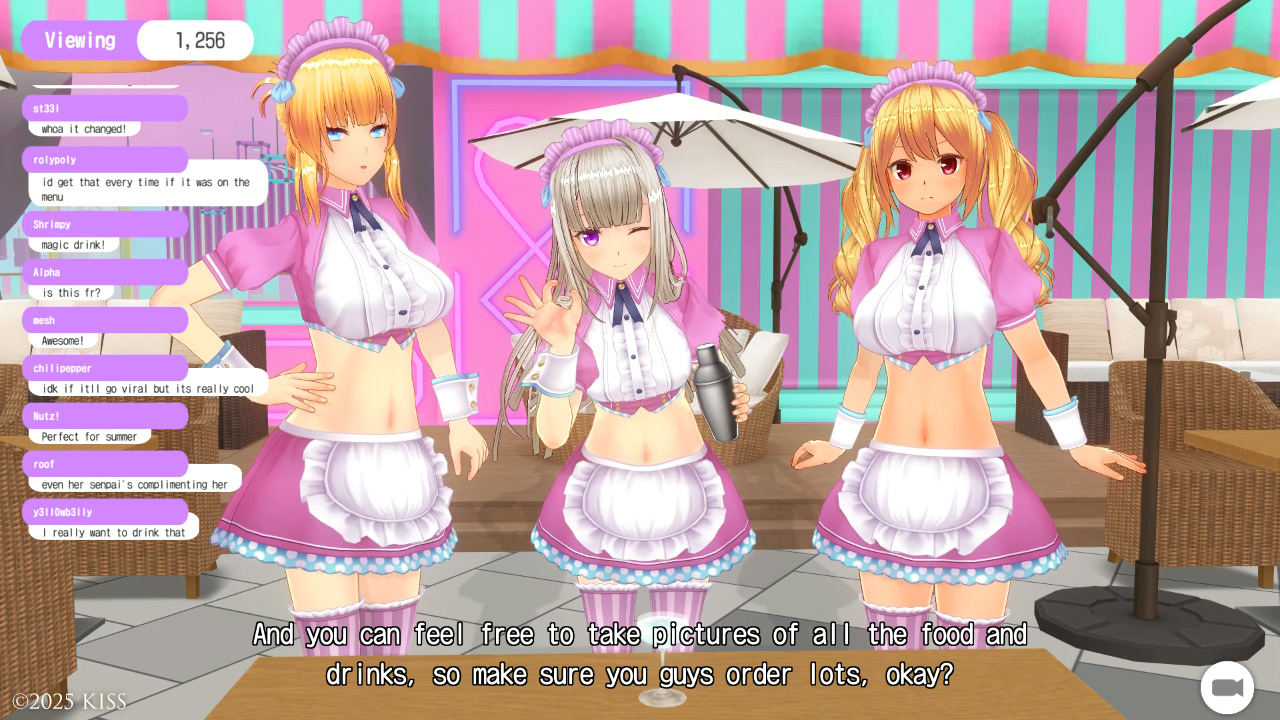Click the st33l username in chat
This screenshot has width=1280, height=720.
coord(105,108)
